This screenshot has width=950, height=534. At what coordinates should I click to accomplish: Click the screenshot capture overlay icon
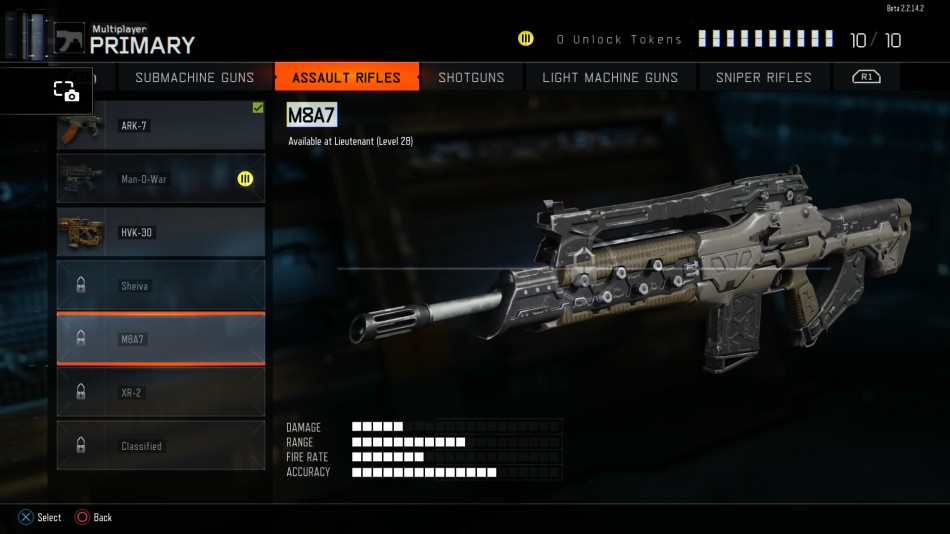(66, 91)
